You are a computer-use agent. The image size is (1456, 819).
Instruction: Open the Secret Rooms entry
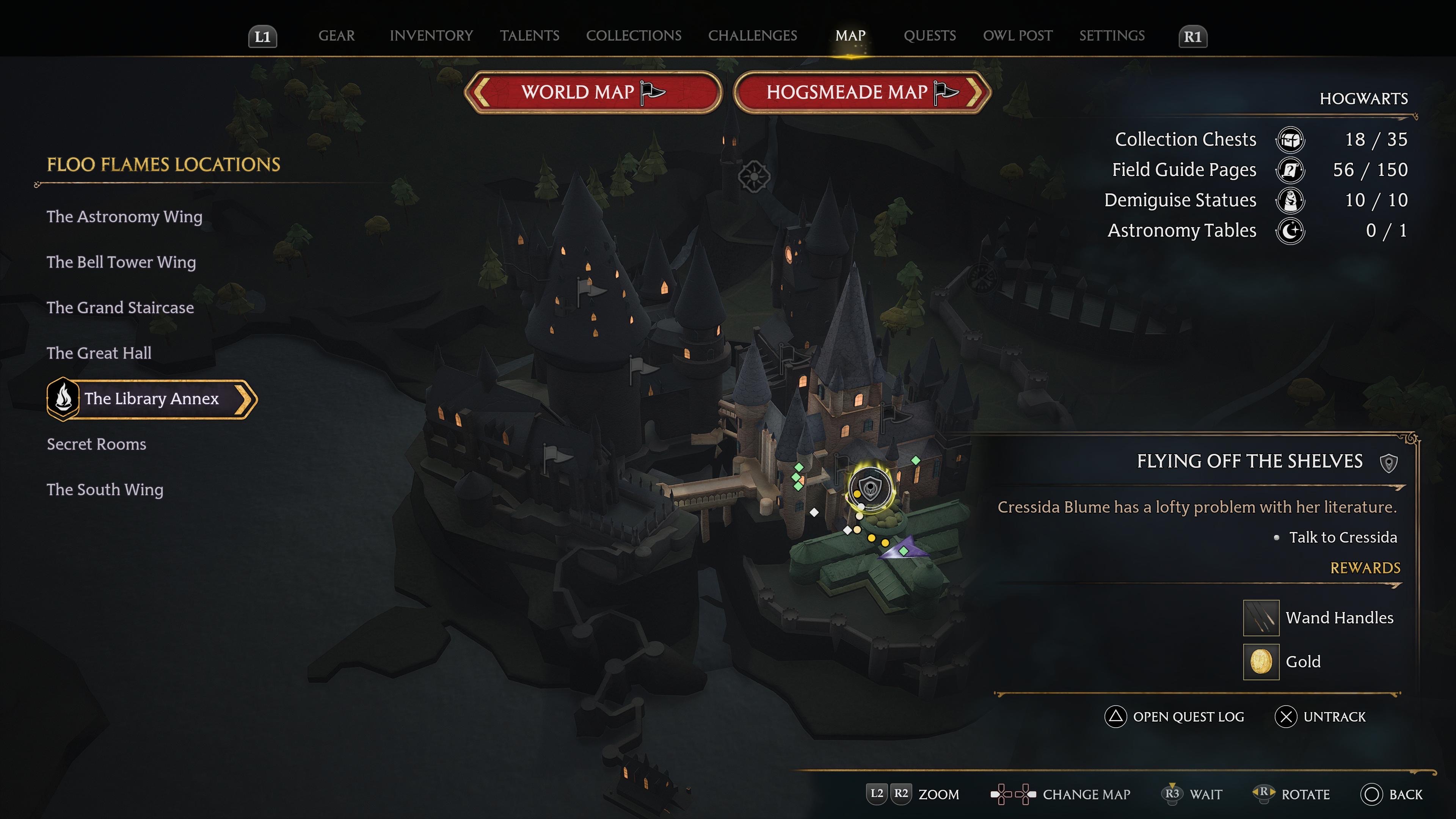96,444
